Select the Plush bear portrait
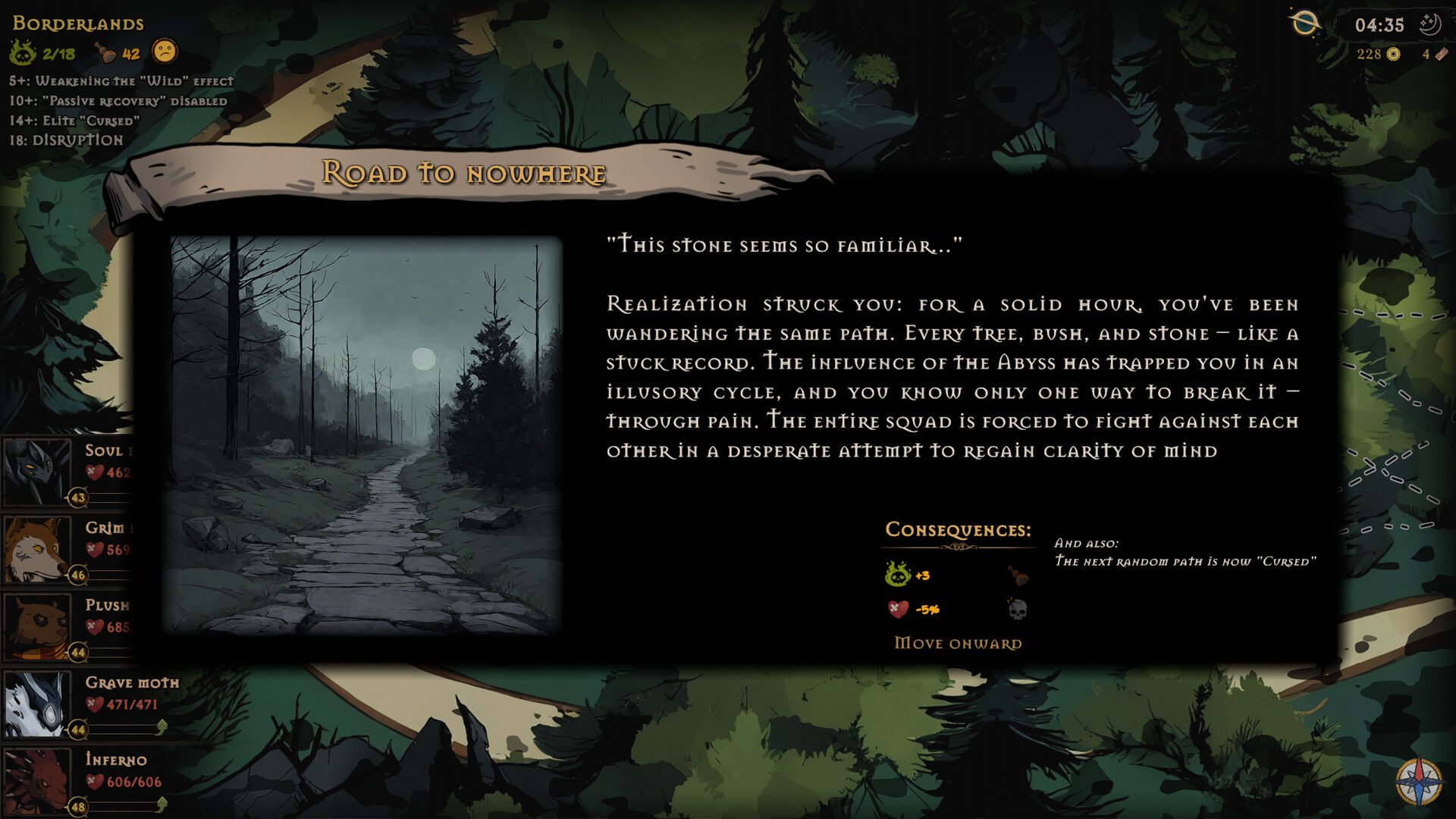The image size is (1456, 819). [36, 626]
